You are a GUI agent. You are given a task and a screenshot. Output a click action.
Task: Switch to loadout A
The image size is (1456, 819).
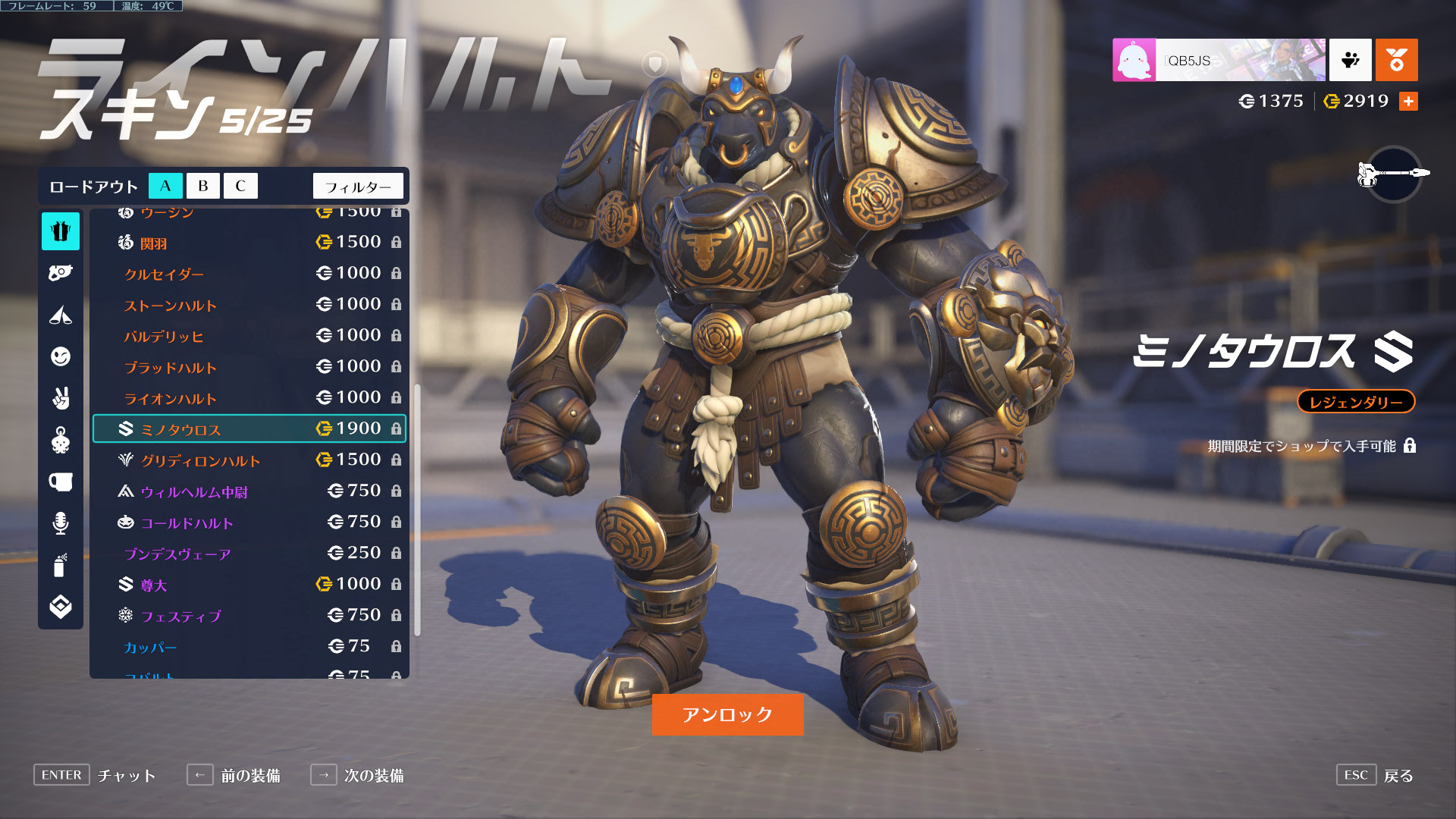point(165,186)
